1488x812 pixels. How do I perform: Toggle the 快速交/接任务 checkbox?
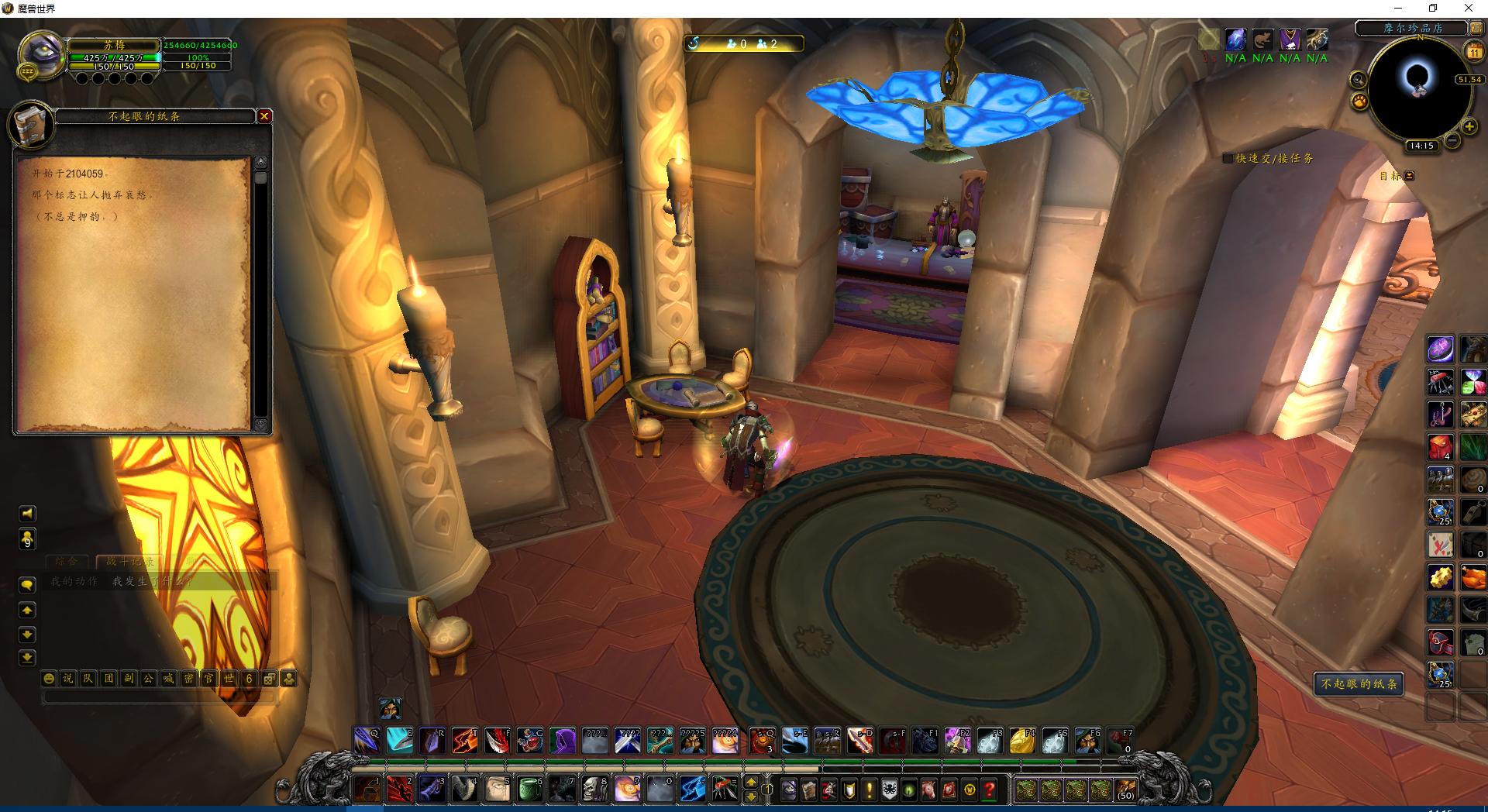(x=1228, y=158)
